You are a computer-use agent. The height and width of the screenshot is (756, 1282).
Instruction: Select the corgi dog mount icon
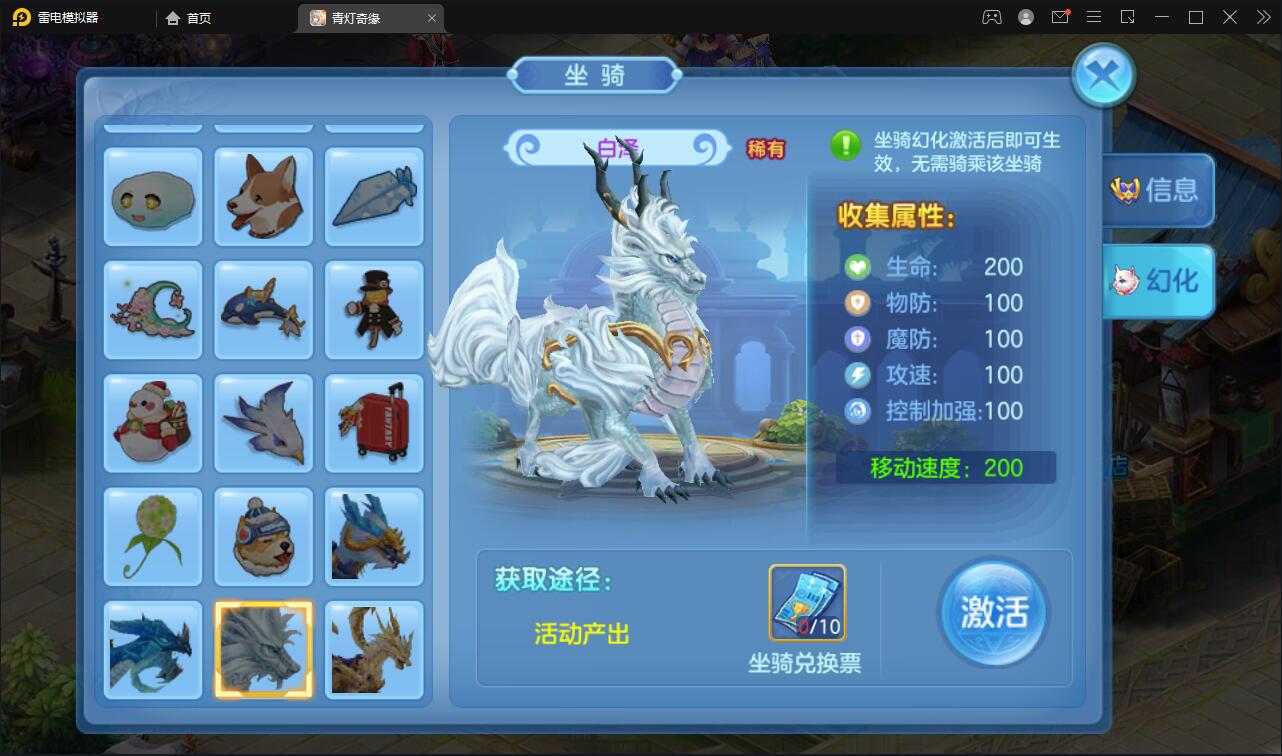point(263,196)
